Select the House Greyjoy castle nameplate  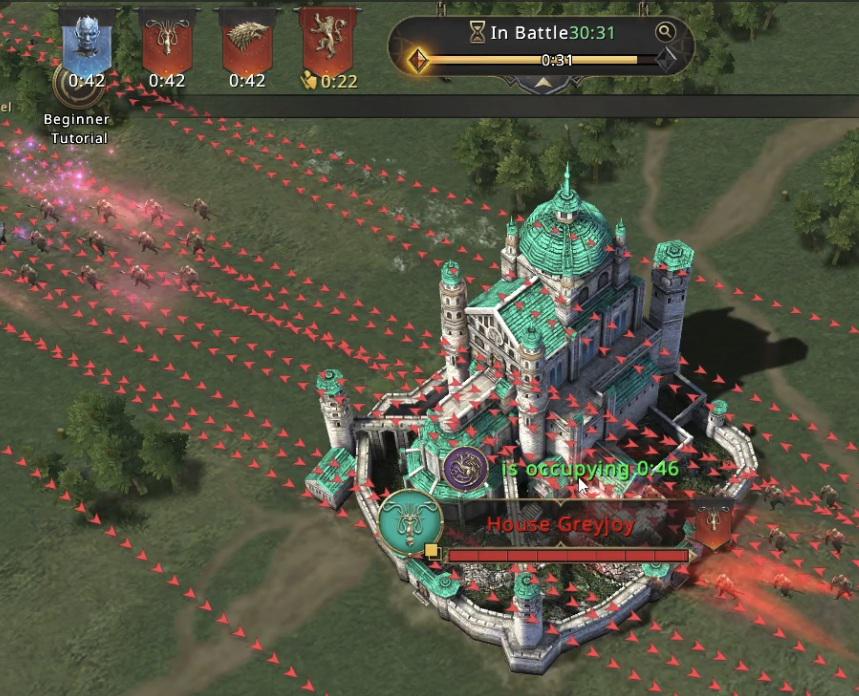561,525
